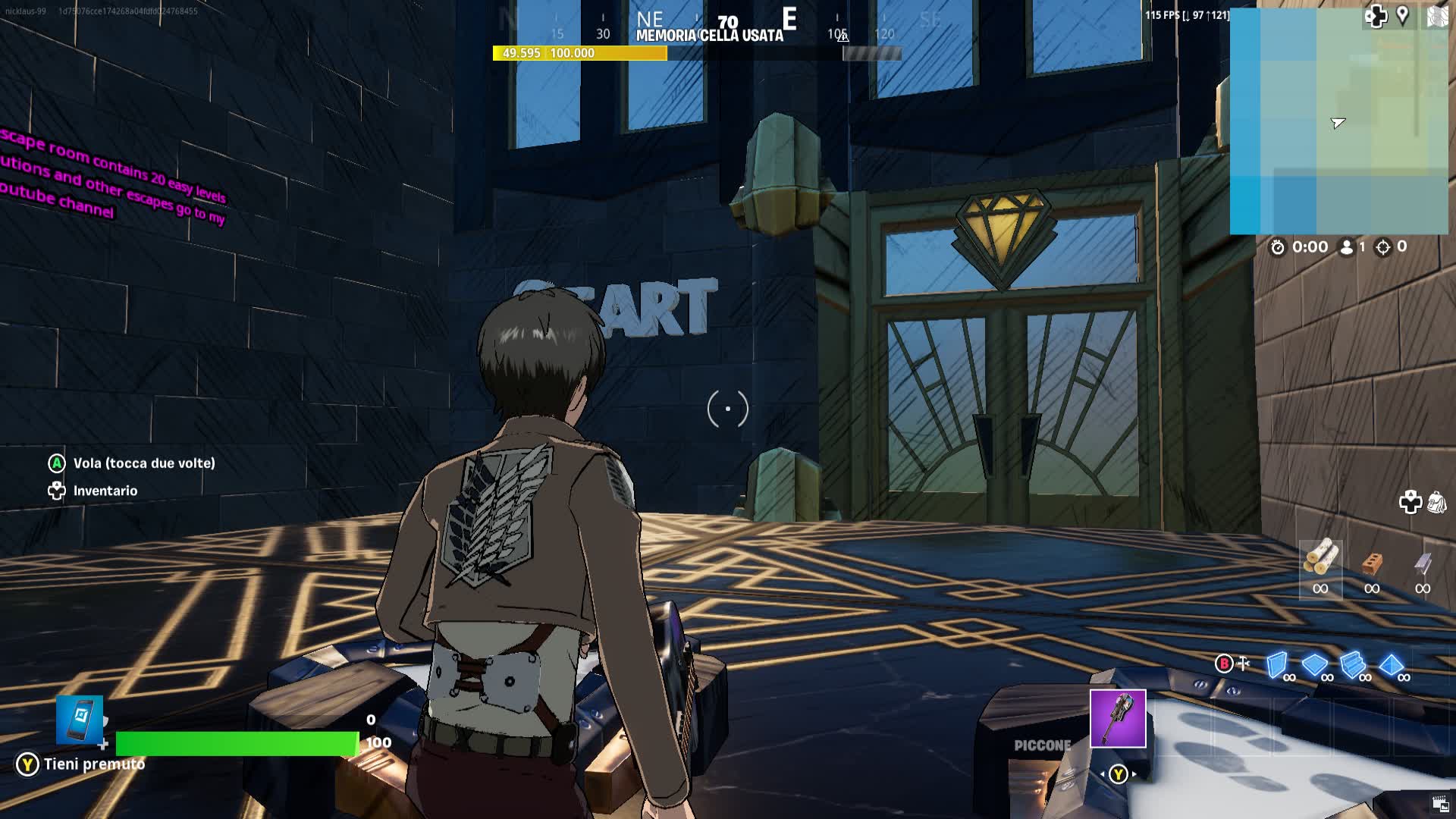The image size is (1456, 819).
Task: Choose the wood building material
Action: [x=1320, y=559]
